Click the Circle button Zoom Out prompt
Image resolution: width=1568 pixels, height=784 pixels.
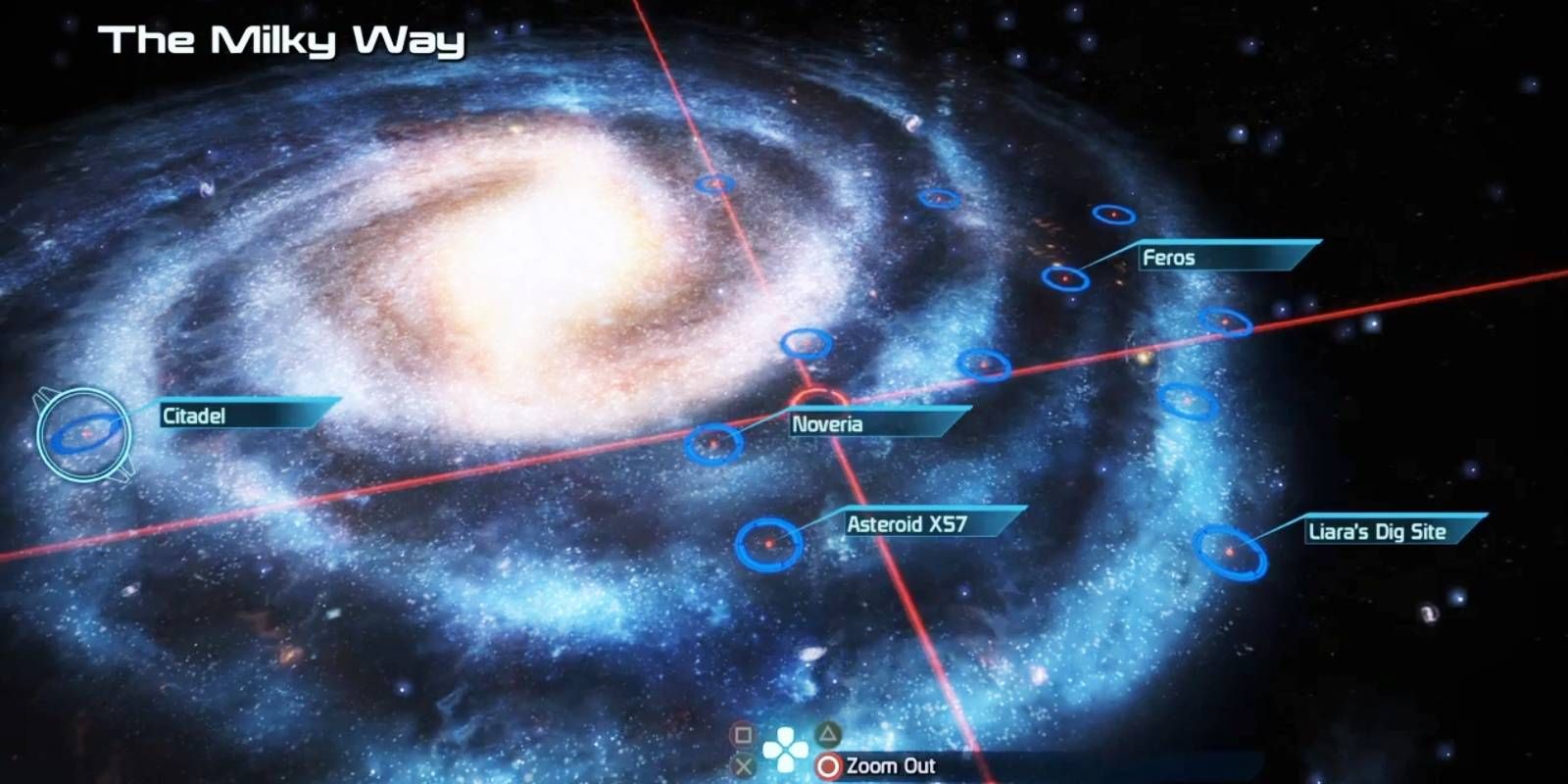(828, 766)
